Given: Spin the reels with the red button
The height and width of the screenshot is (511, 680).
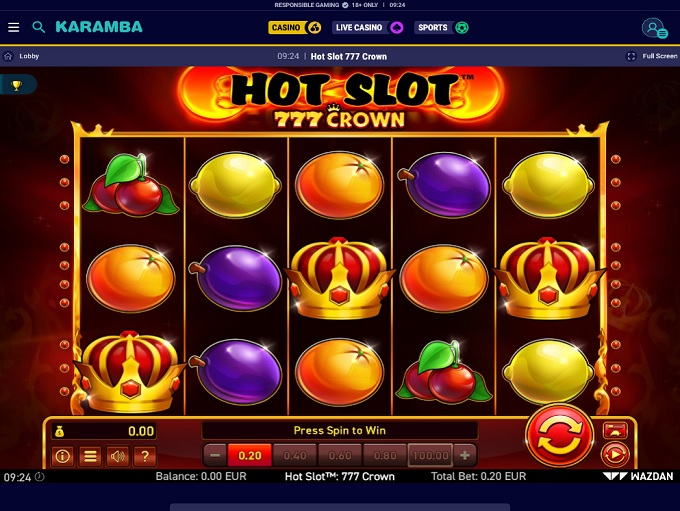Looking at the screenshot, I should 559,436.
